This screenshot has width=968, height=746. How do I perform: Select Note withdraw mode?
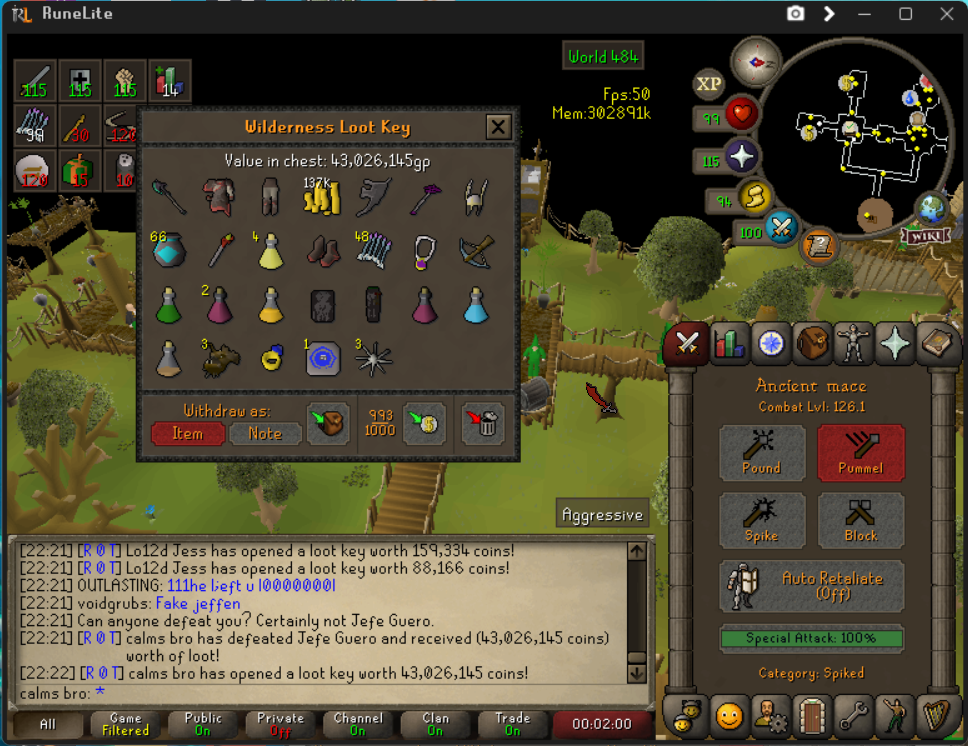tap(264, 434)
